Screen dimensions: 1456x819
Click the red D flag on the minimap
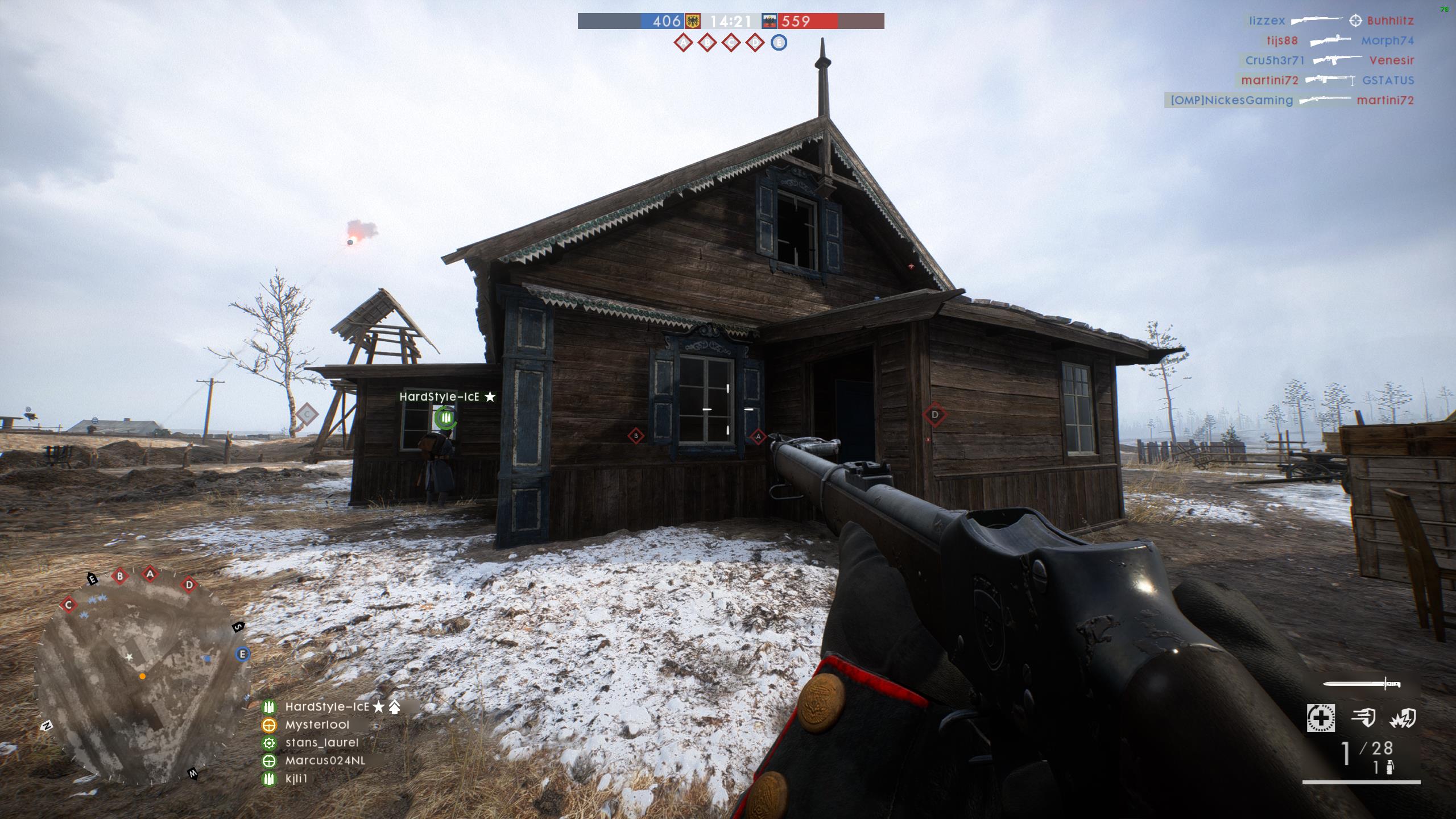tap(189, 584)
